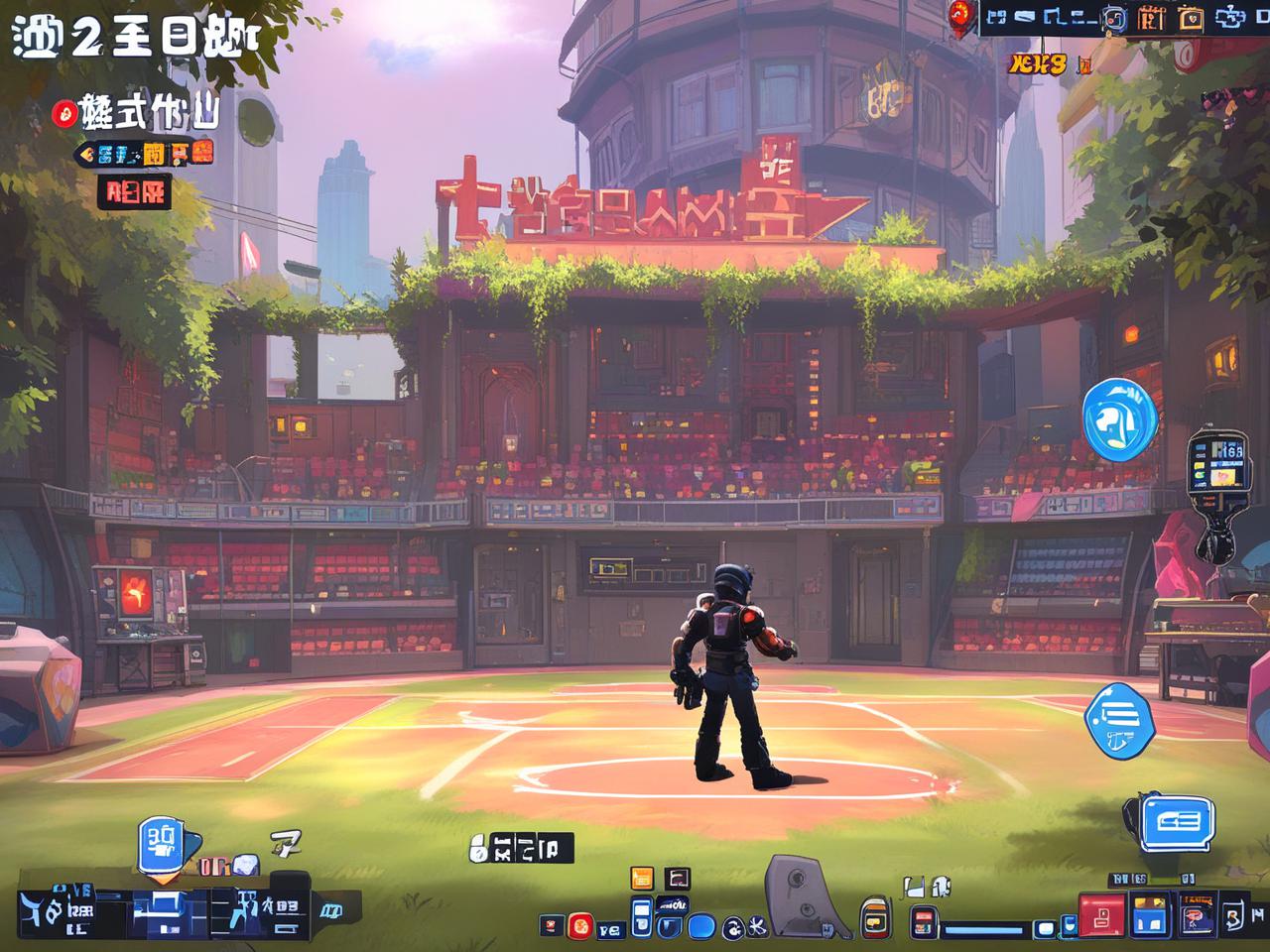1270x952 pixels.
Task: Select the rounded blue square ability icon
Action: click(701, 927)
